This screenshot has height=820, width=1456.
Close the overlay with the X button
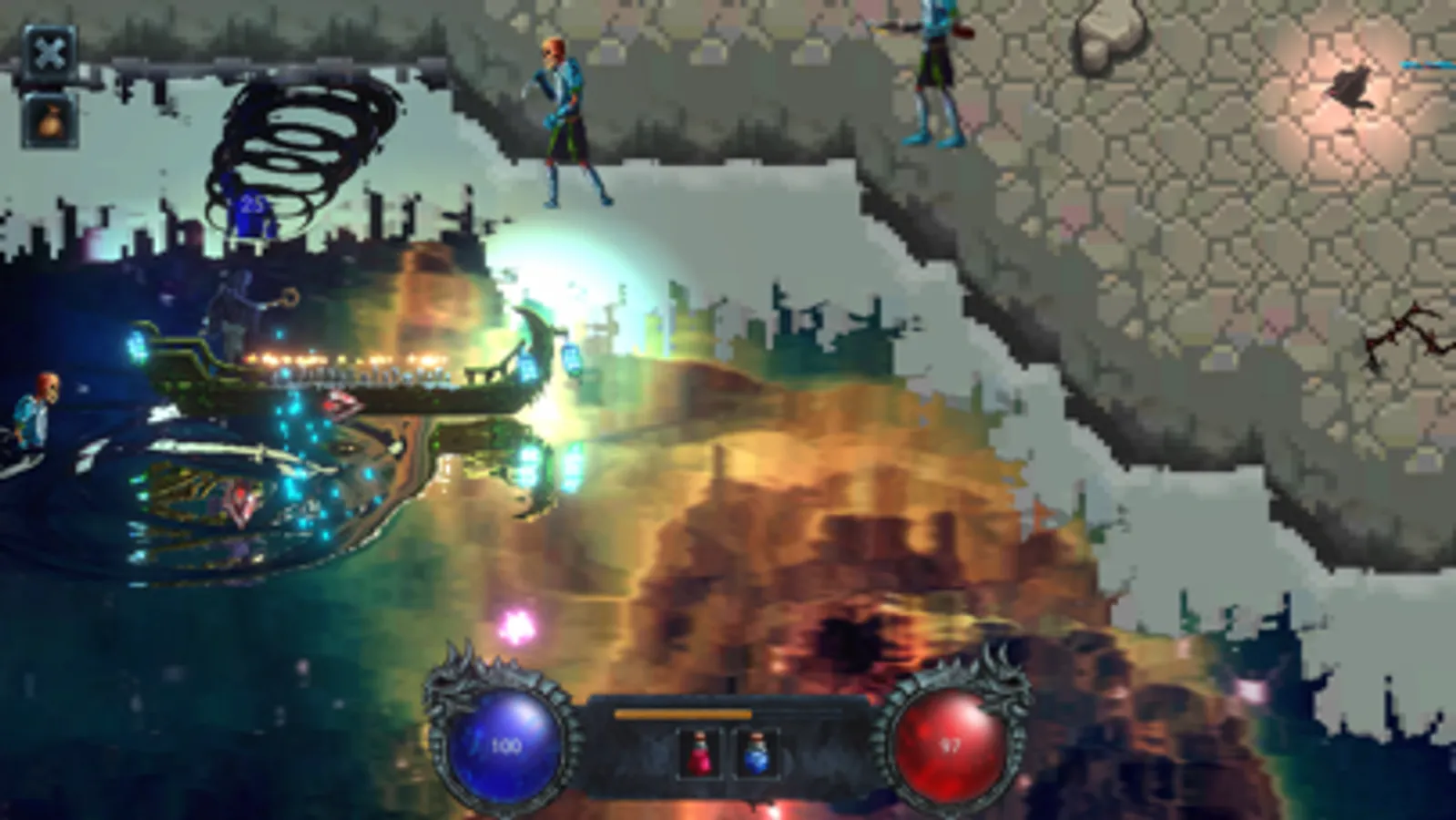pos(50,50)
